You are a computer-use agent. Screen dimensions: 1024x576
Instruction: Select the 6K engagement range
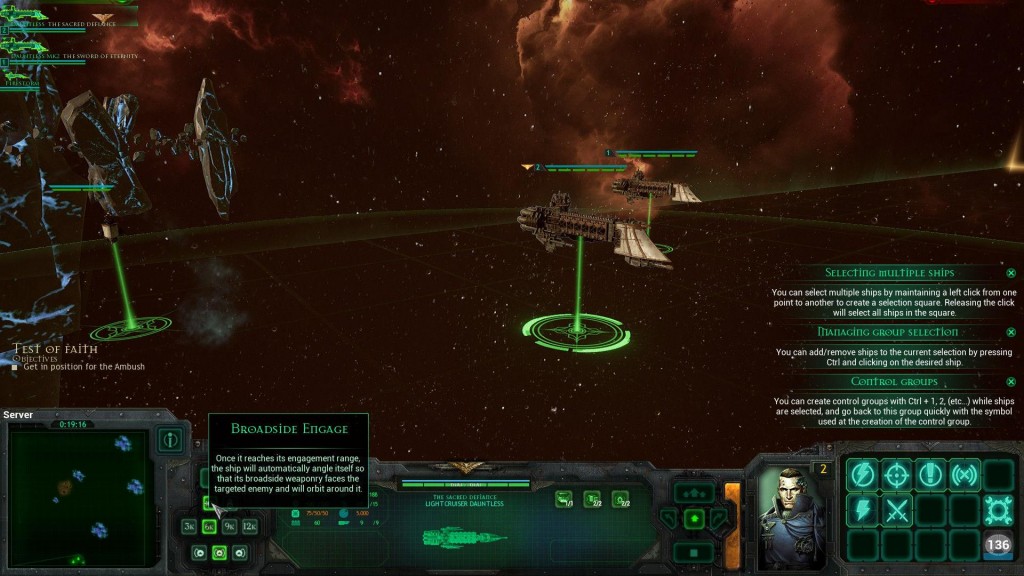[x=209, y=526]
